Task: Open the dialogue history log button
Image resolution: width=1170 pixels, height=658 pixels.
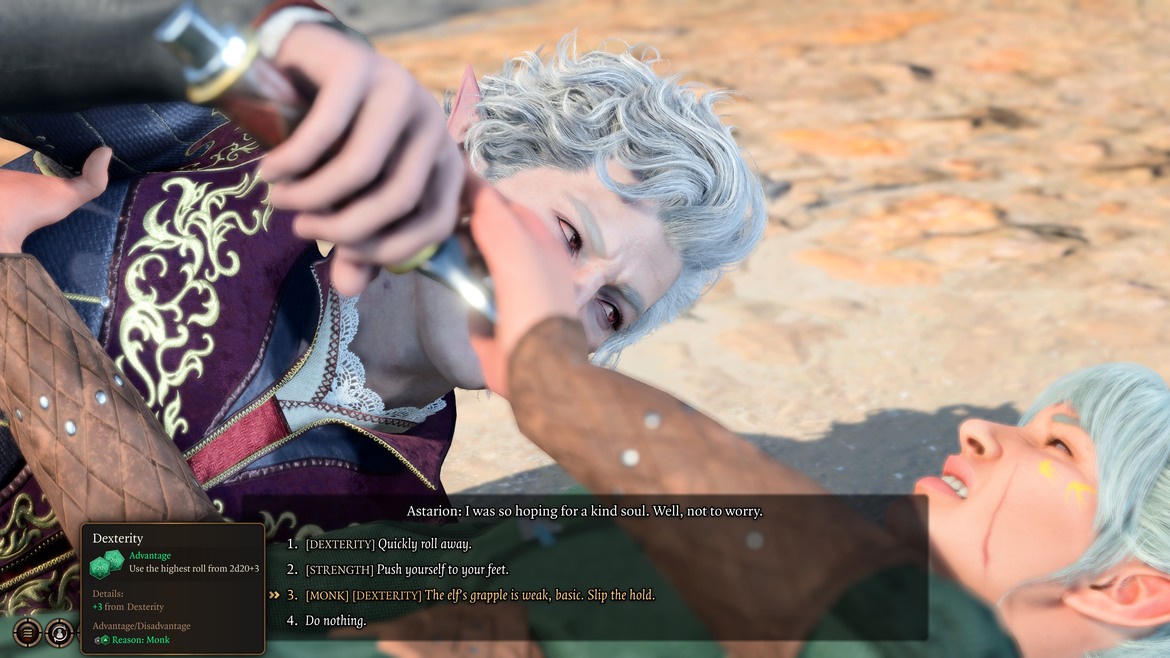Action: coord(27,632)
